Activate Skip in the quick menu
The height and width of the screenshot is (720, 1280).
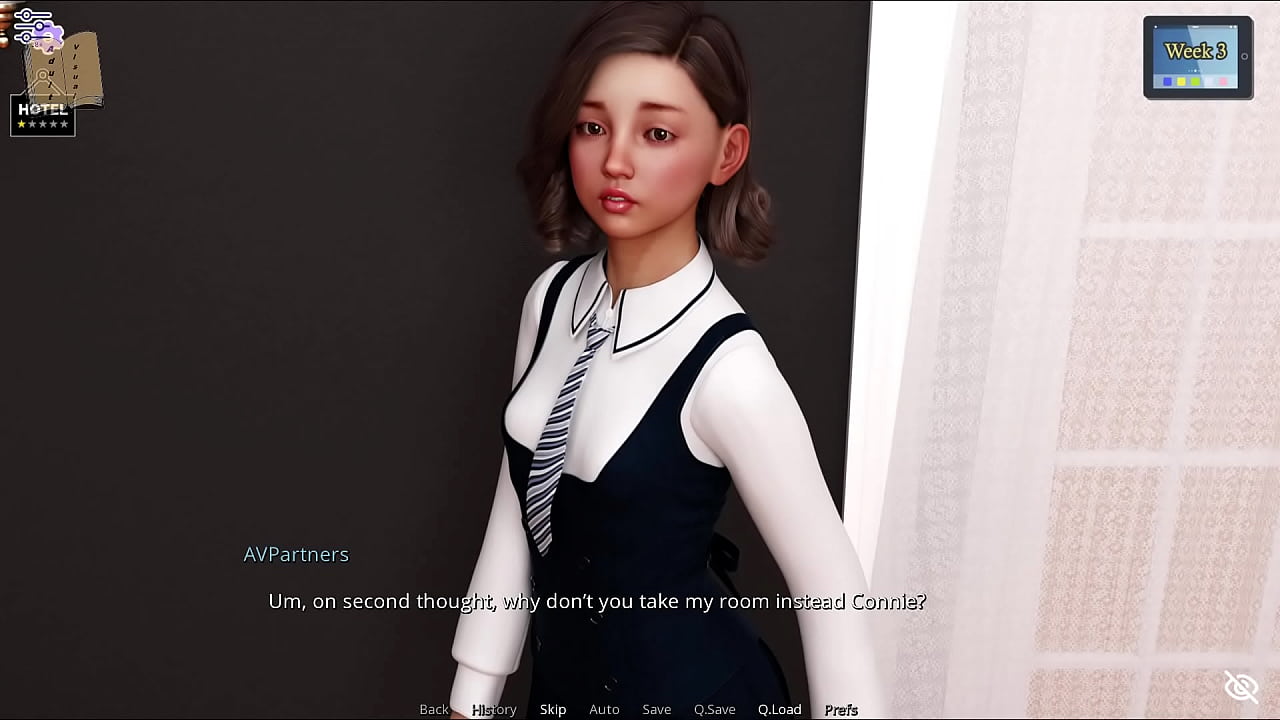[x=553, y=709]
